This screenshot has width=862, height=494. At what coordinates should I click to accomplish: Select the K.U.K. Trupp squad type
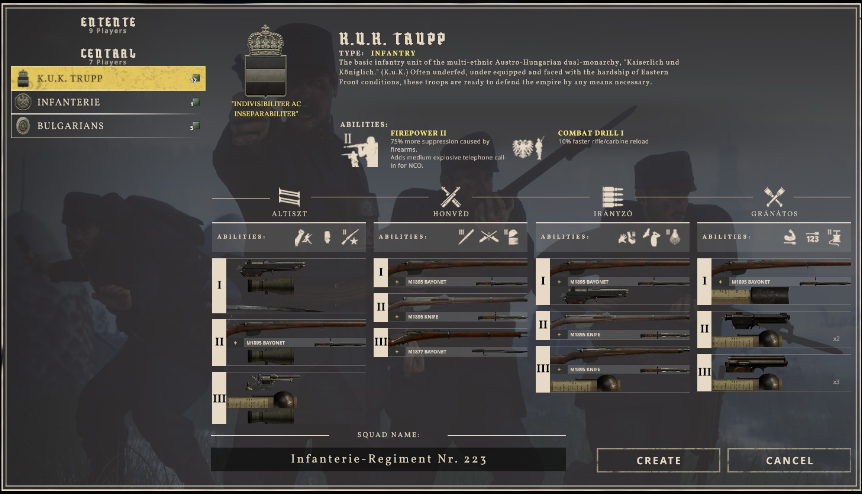point(108,78)
